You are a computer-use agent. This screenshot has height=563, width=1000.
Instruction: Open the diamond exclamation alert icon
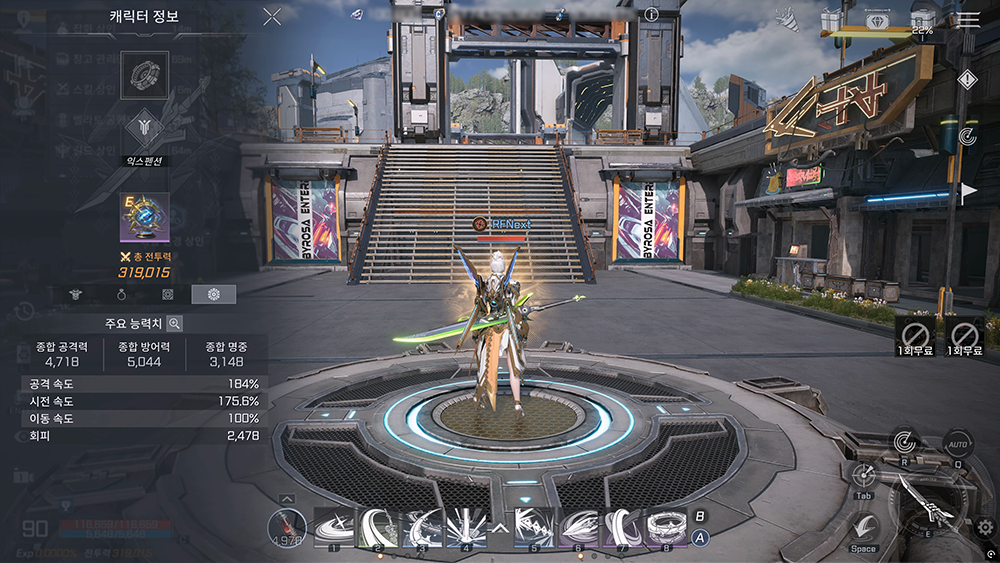[x=967, y=80]
